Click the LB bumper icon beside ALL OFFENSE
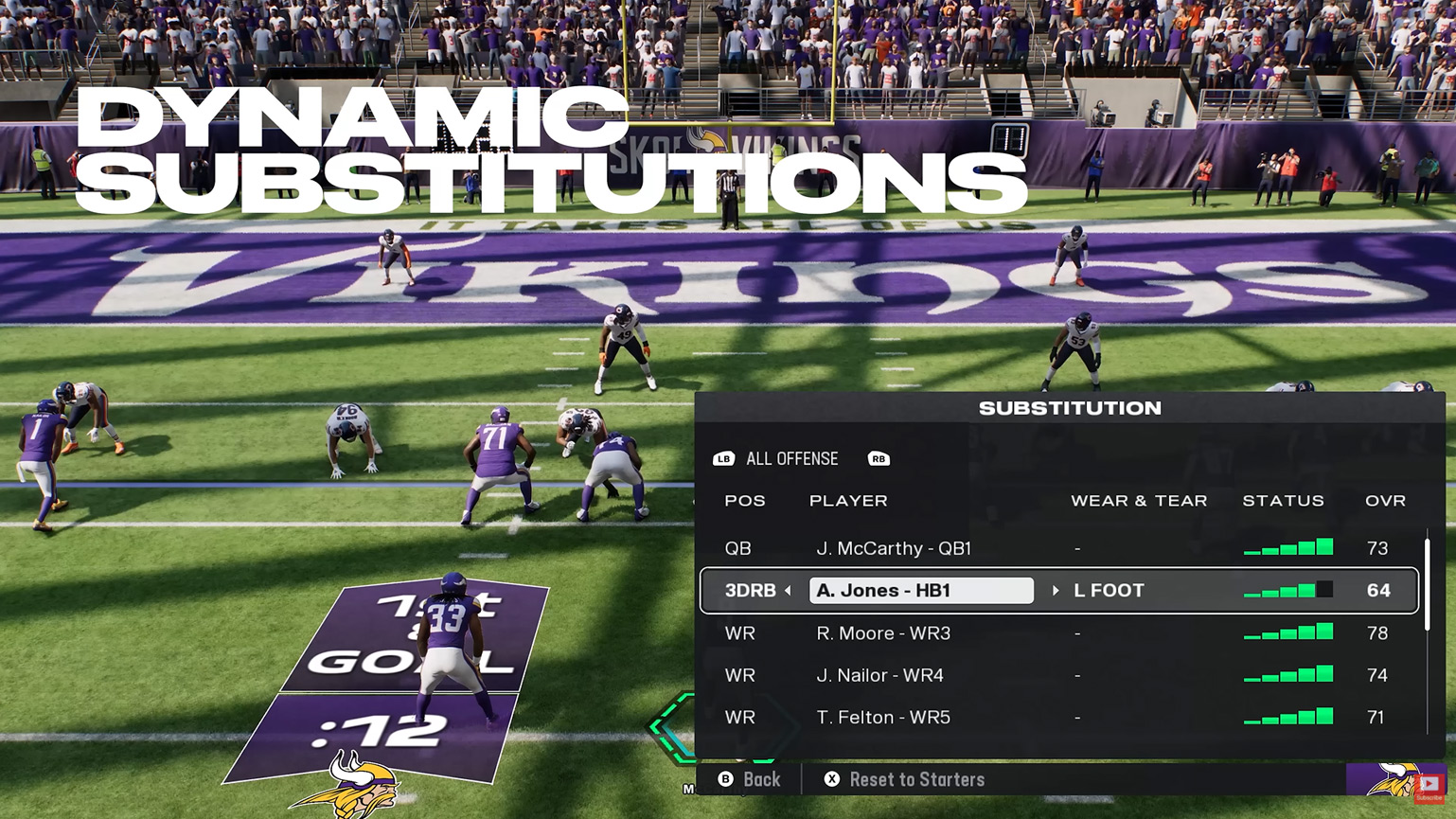Image resolution: width=1456 pixels, height=819 pixels. pyautogui.click(x=724, y=458)
